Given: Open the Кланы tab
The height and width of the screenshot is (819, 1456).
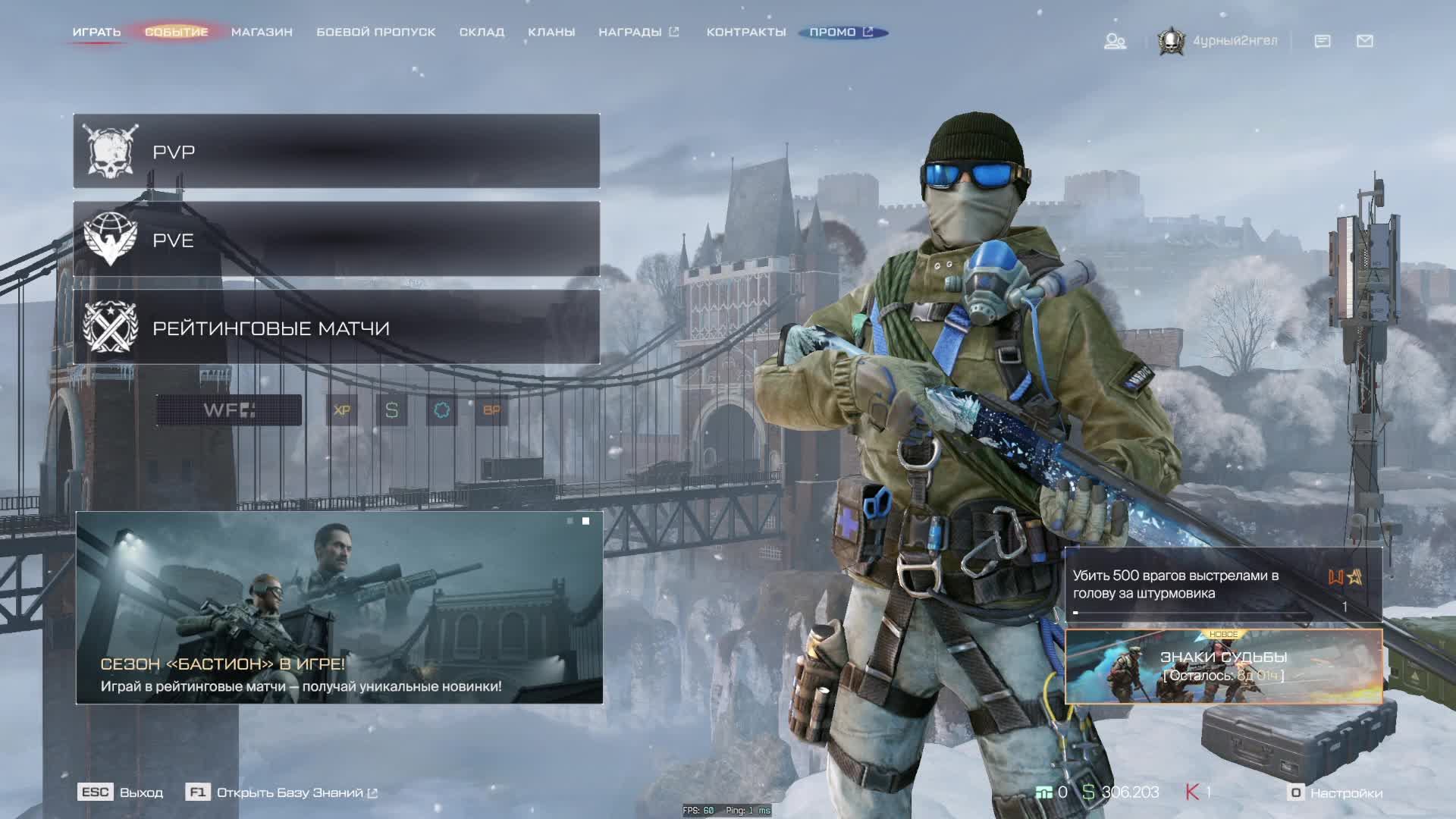Looking at the screenshot, I should pos(551,32).
